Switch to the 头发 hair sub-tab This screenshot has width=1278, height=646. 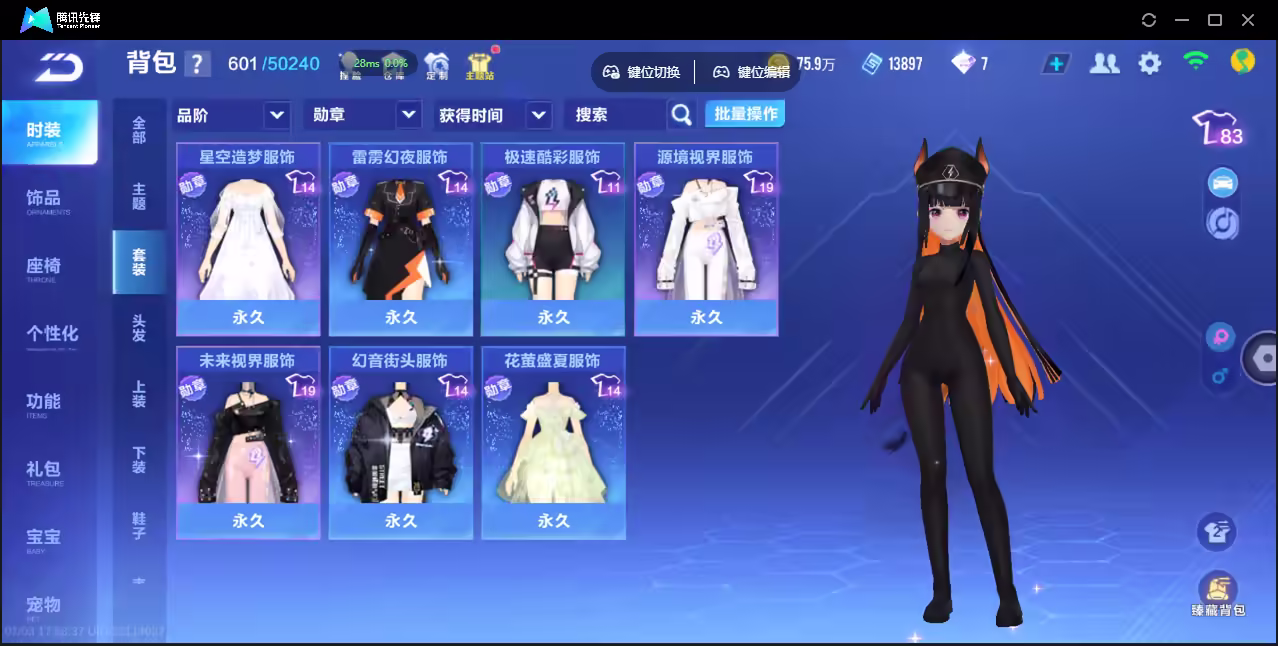click(139, 328)
